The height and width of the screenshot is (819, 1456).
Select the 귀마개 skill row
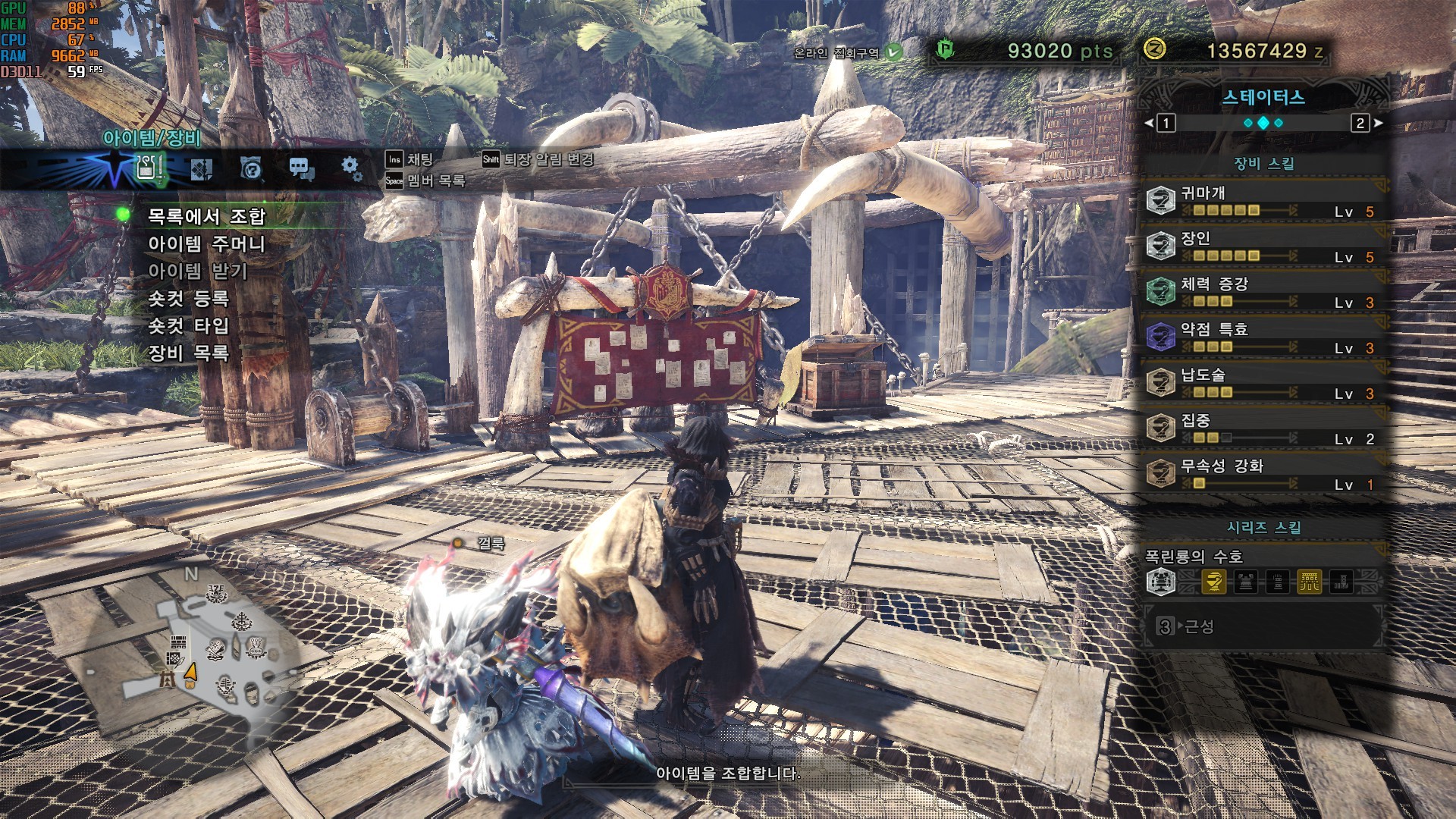pyautogui.click(x=1263, y=201)
